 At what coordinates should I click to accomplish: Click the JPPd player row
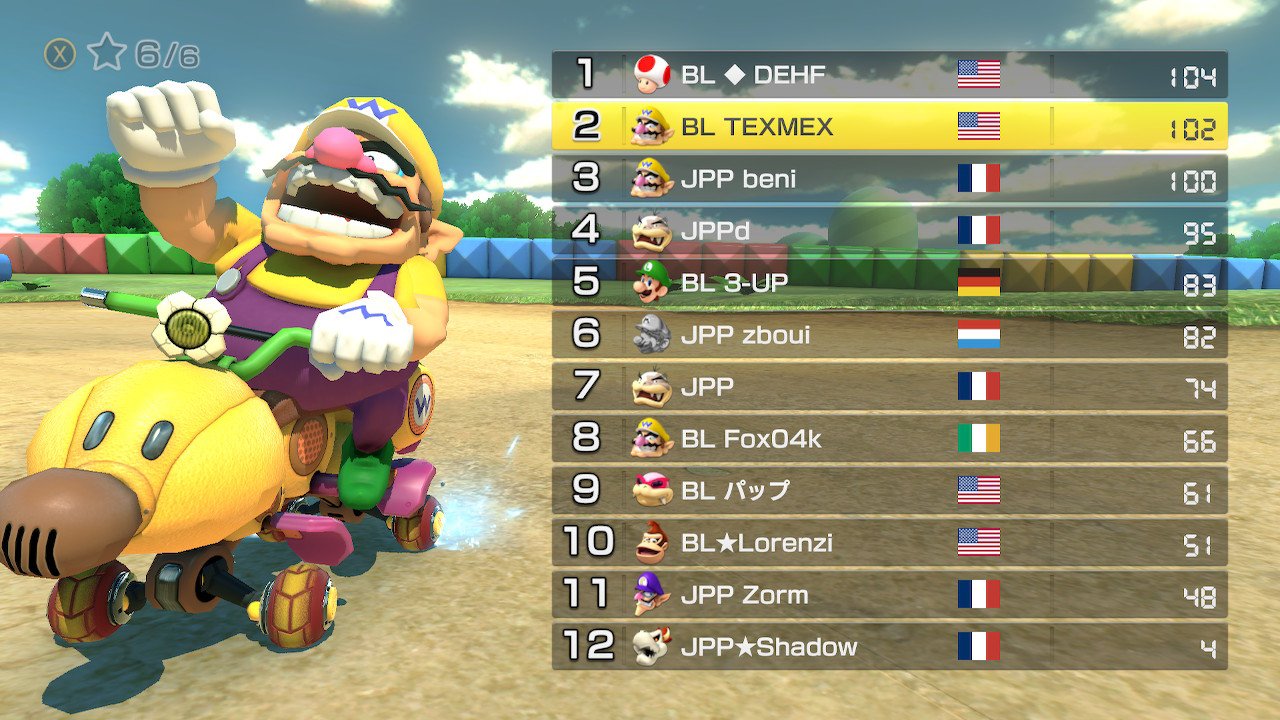point(889,231)
